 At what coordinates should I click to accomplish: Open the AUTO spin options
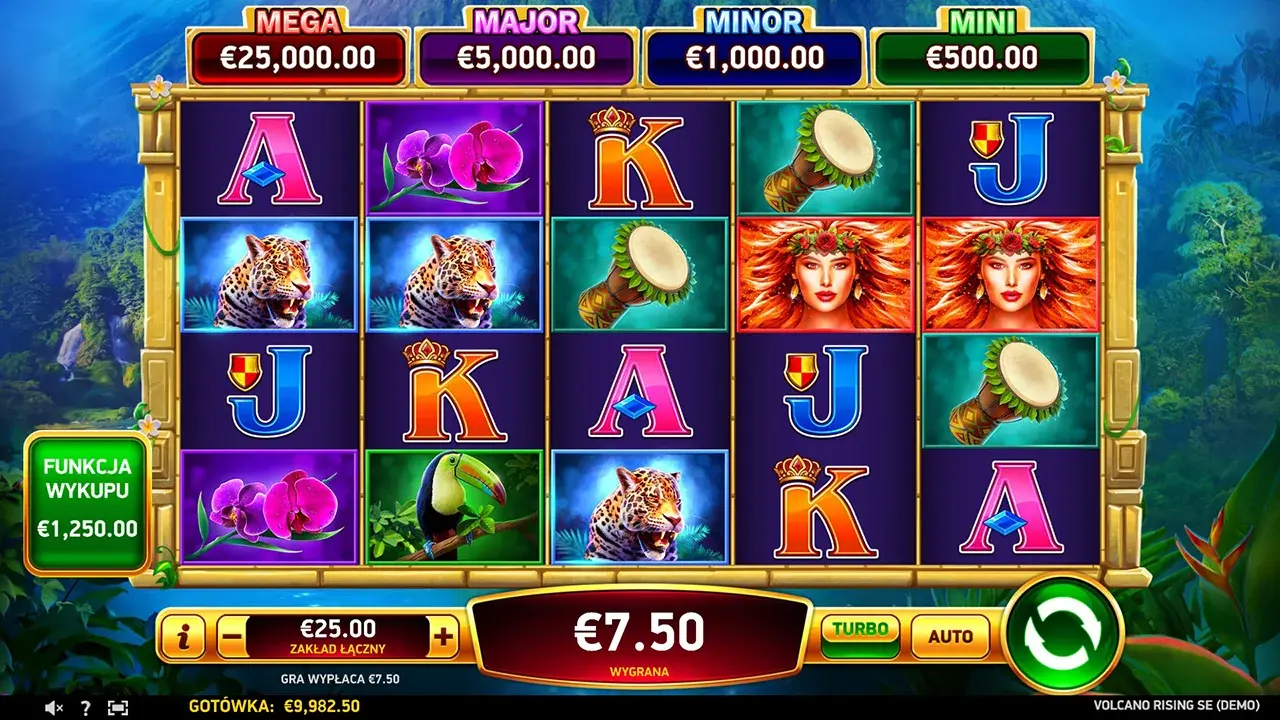tap(950, 635)
